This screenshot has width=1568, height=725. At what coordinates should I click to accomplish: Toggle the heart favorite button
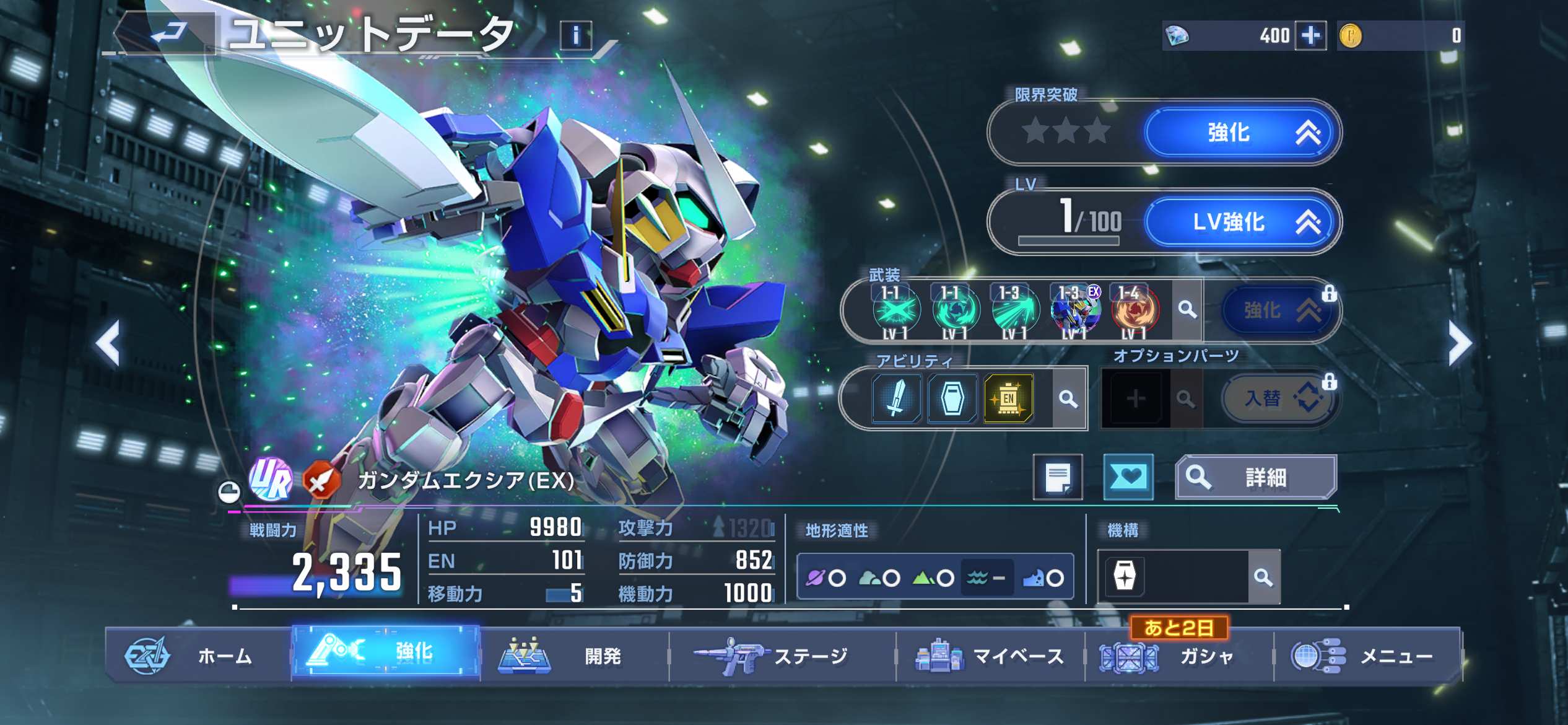pyautogui.click(x=1128, y=477)
